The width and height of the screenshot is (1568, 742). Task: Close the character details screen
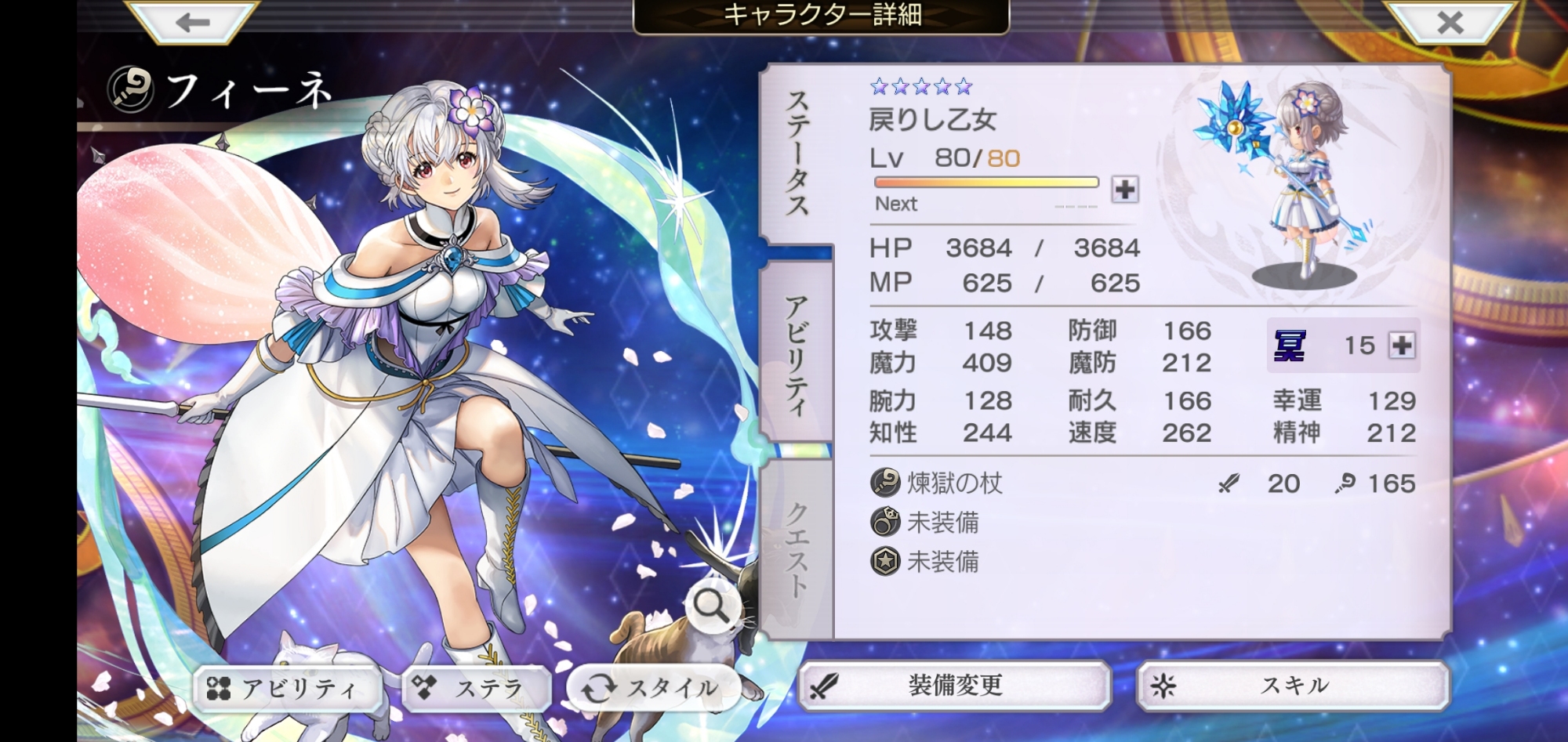click(x=1450, y=21)
